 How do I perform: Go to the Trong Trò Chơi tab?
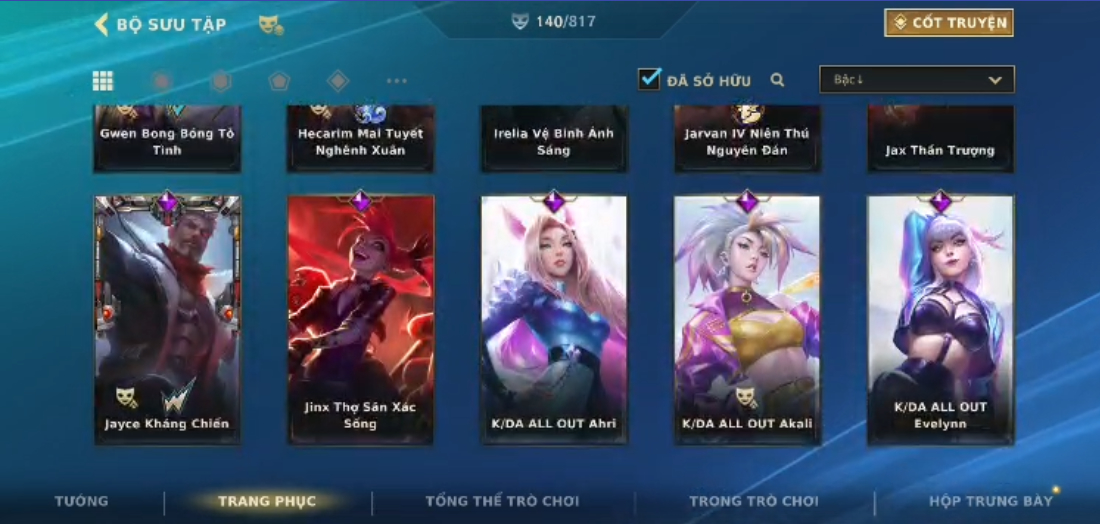point(753,501)
